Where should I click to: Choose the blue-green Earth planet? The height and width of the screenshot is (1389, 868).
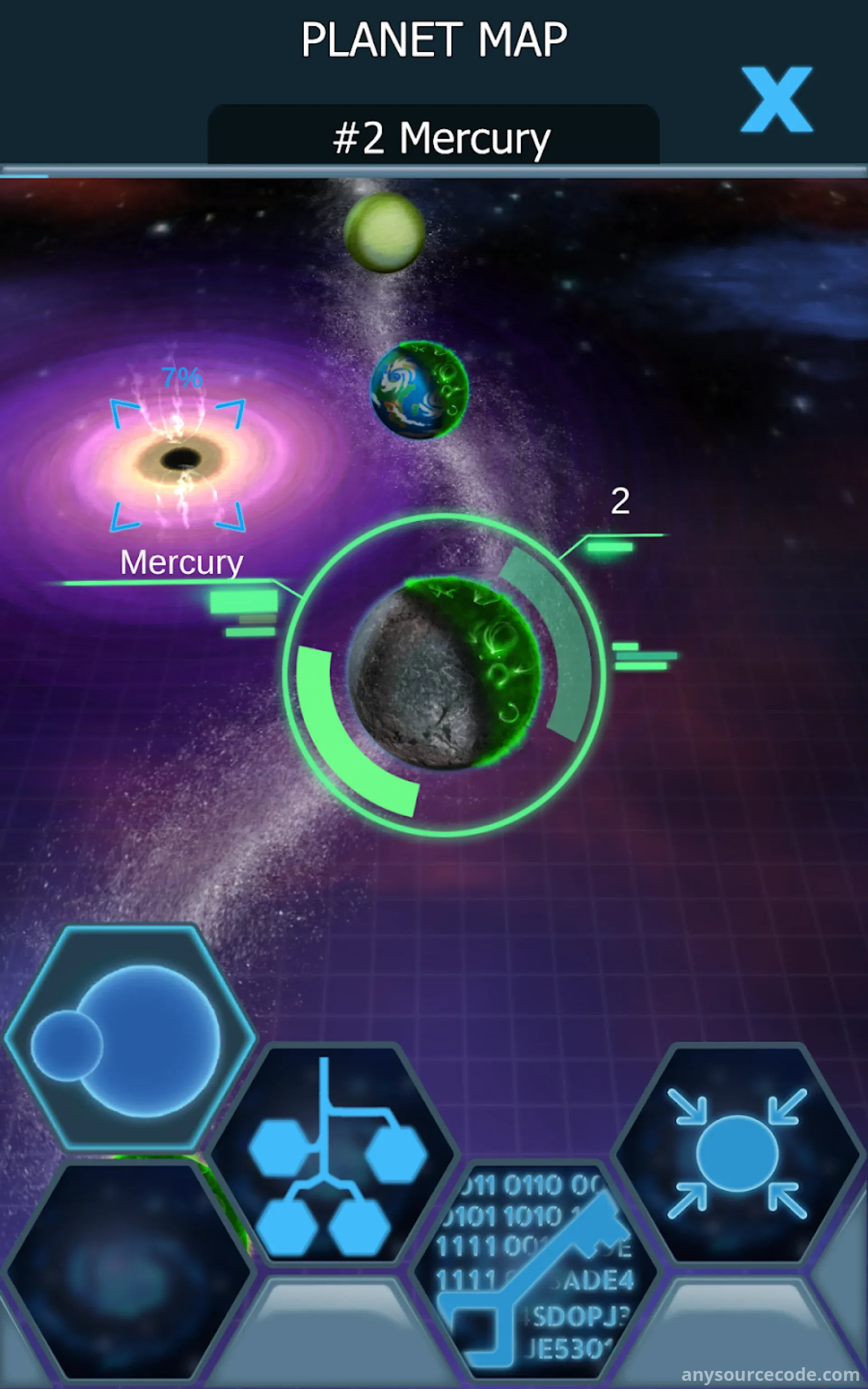[x=419, y=390]
